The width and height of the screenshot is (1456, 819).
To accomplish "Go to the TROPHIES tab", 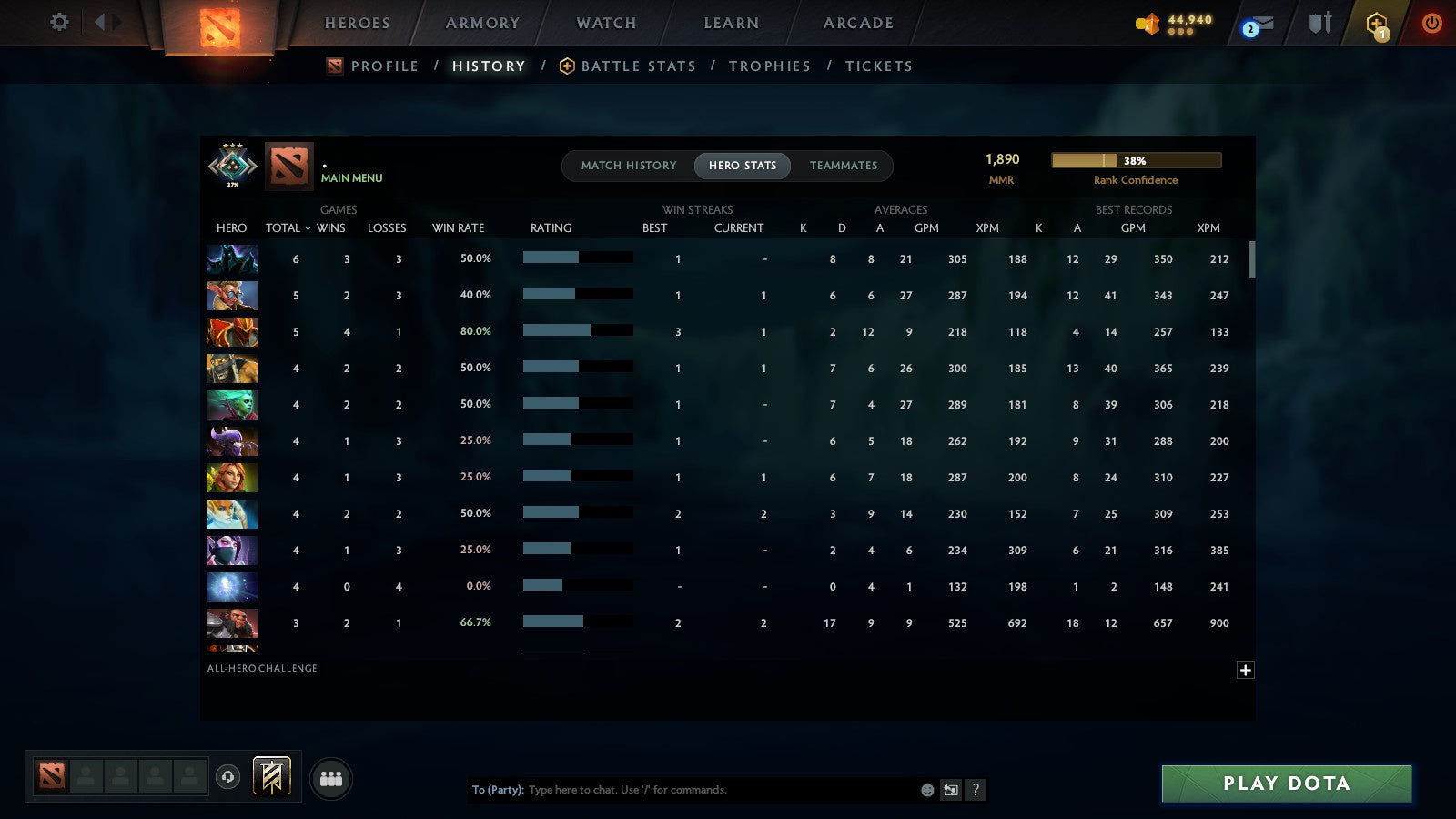I will click(770, 66).
